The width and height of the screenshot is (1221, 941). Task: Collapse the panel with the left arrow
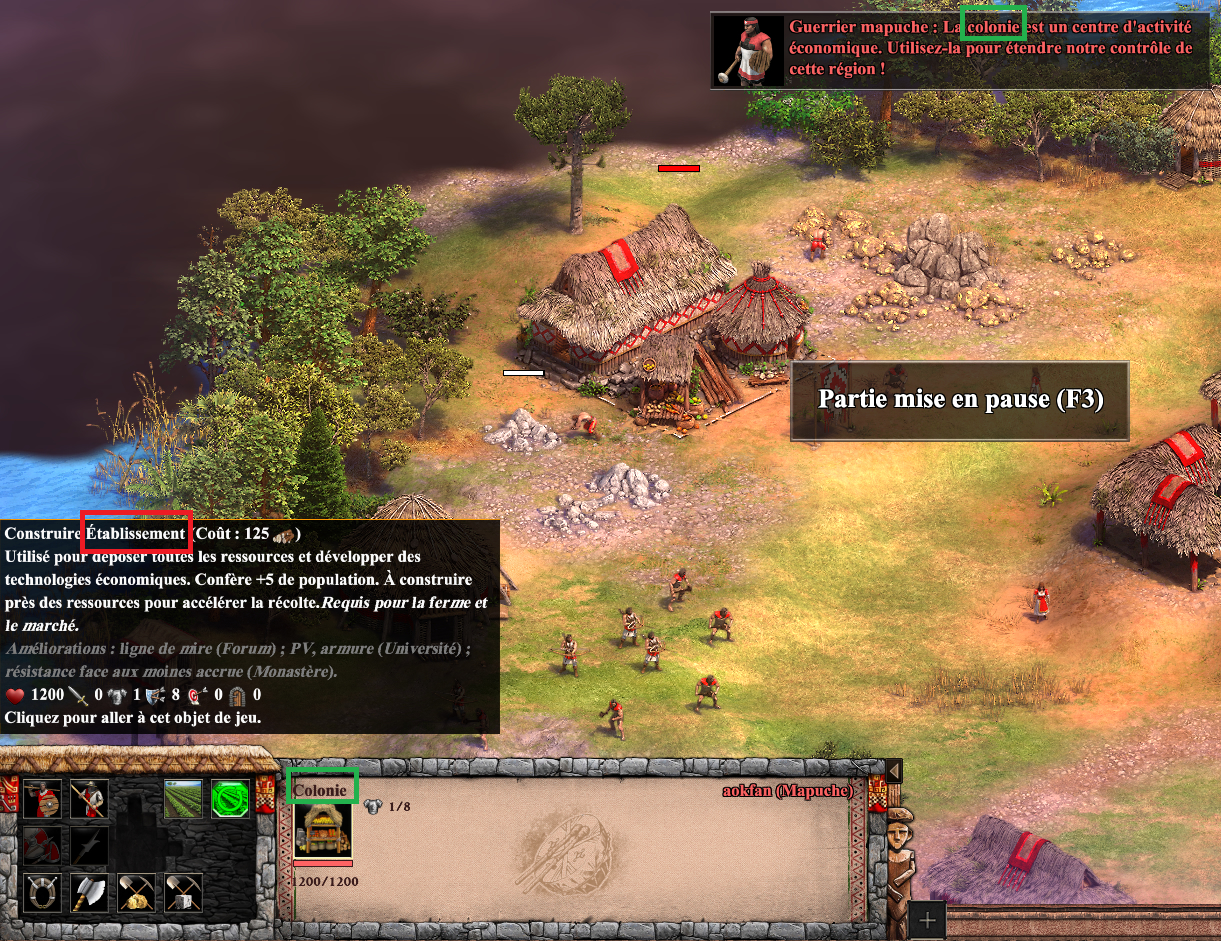tap(894, 770)
